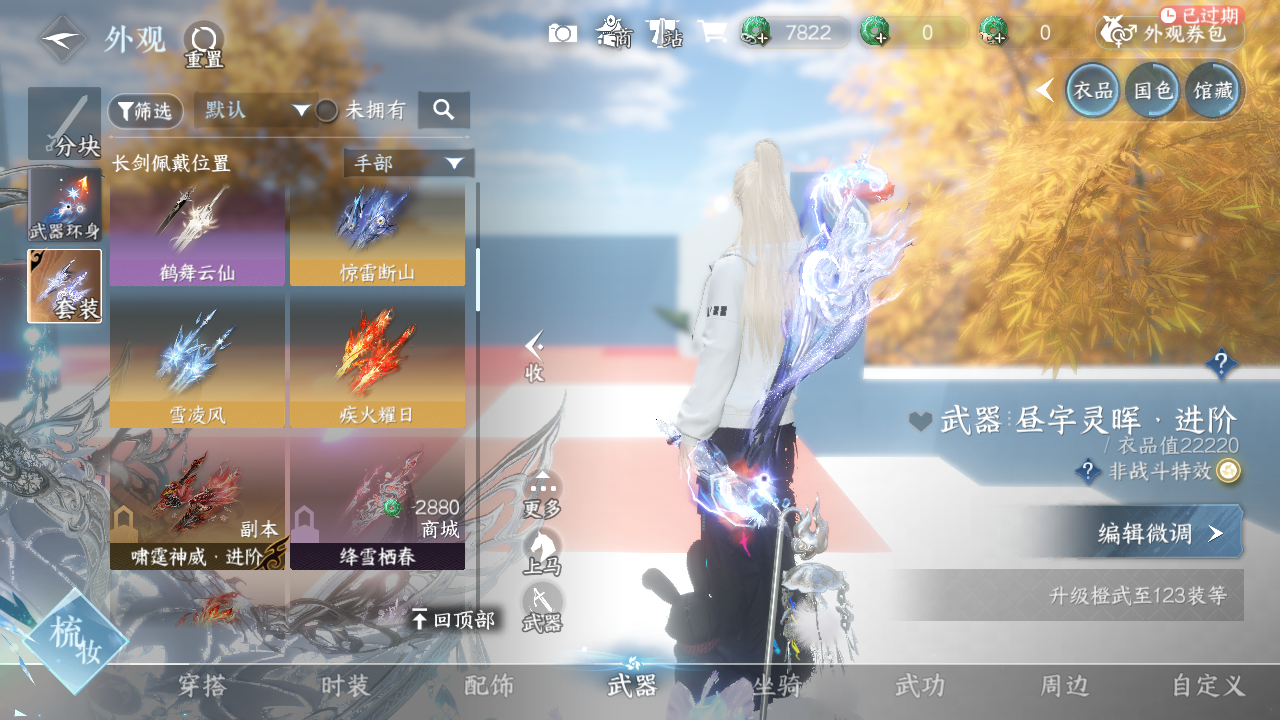Open the 手部 sword position dropdown
Image resolution: width=1280 pixels, height=720 pixels.
point(408,163)
